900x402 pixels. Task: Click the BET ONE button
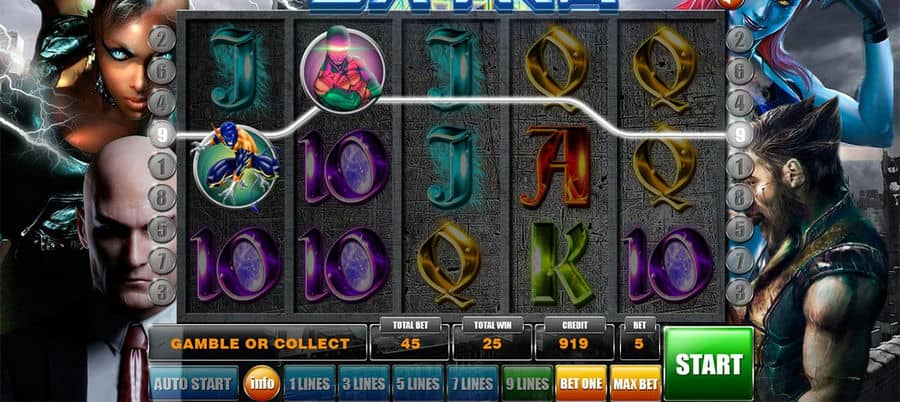pyautogui.click(x=581, y=383)
